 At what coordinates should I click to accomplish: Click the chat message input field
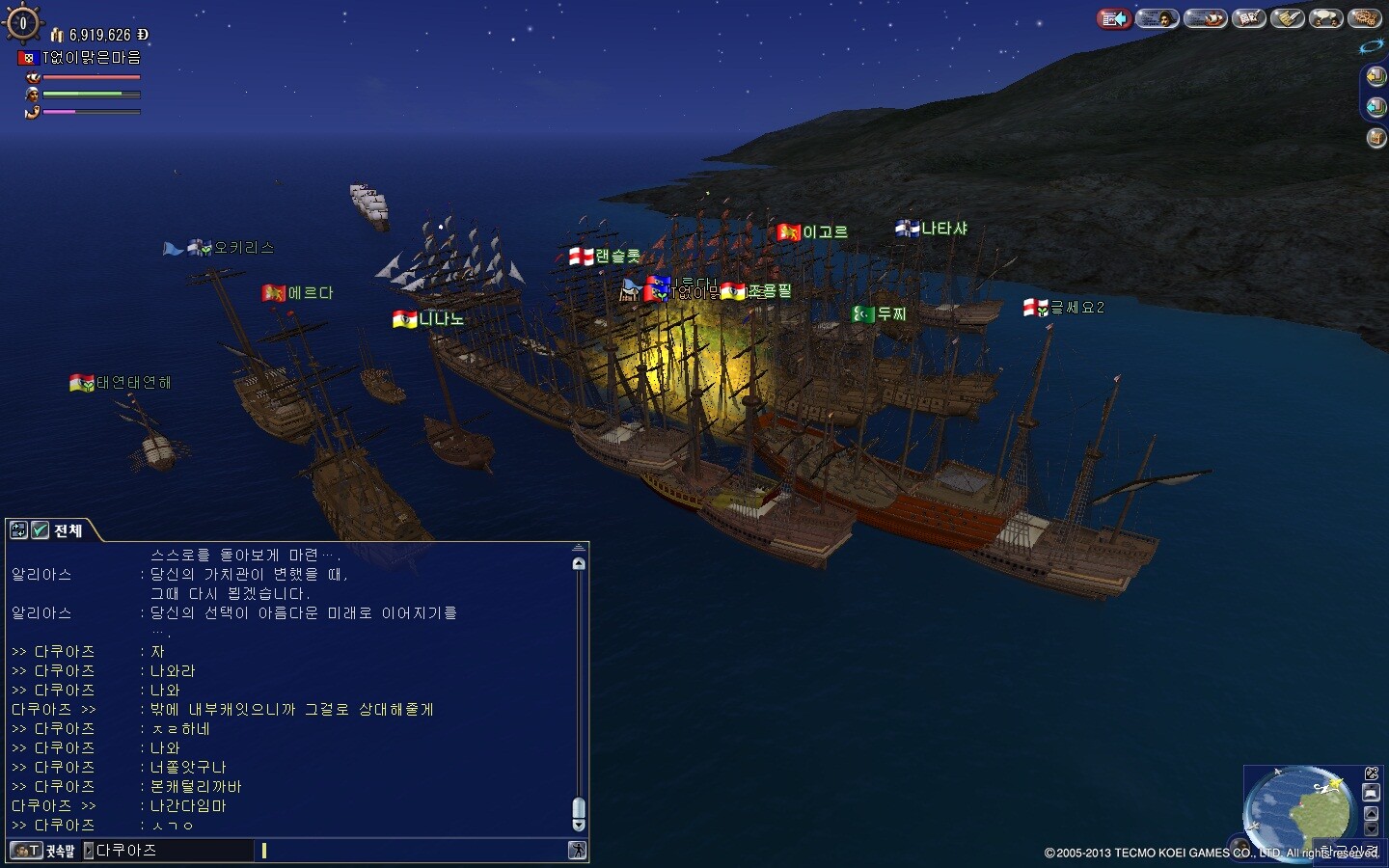(x=415, y=851)
